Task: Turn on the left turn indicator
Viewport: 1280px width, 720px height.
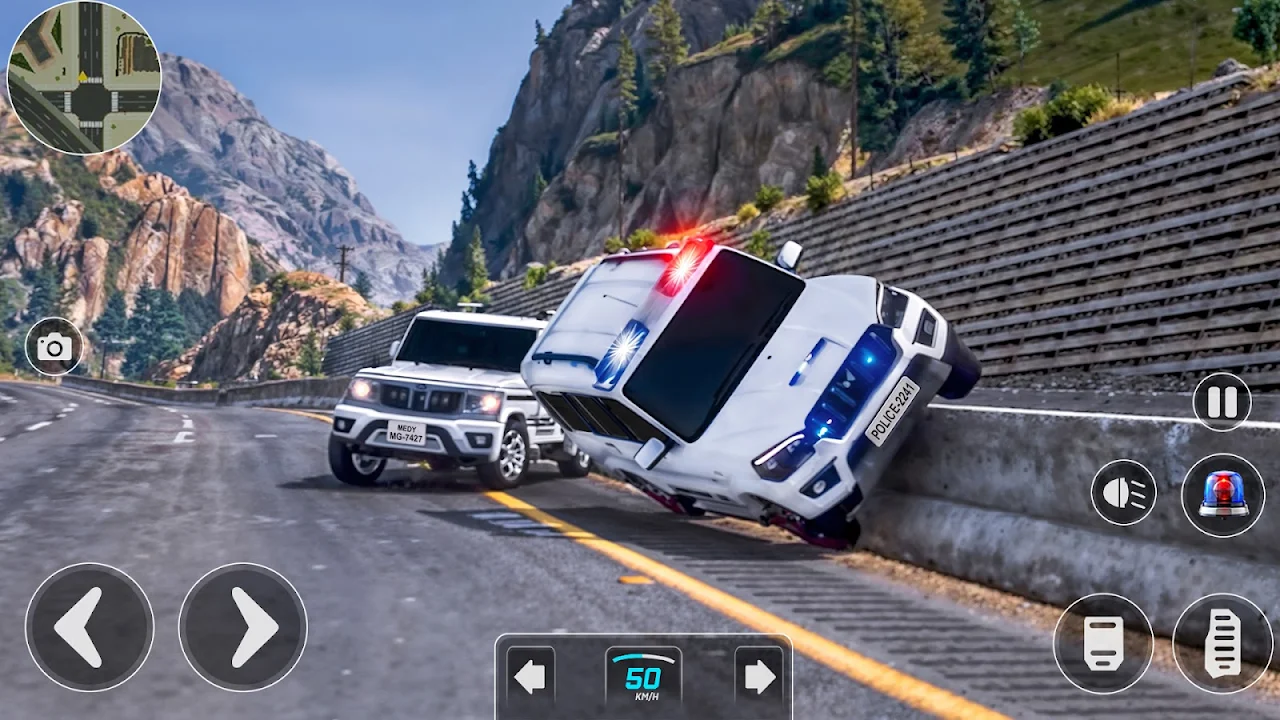Action: (530, 677)
